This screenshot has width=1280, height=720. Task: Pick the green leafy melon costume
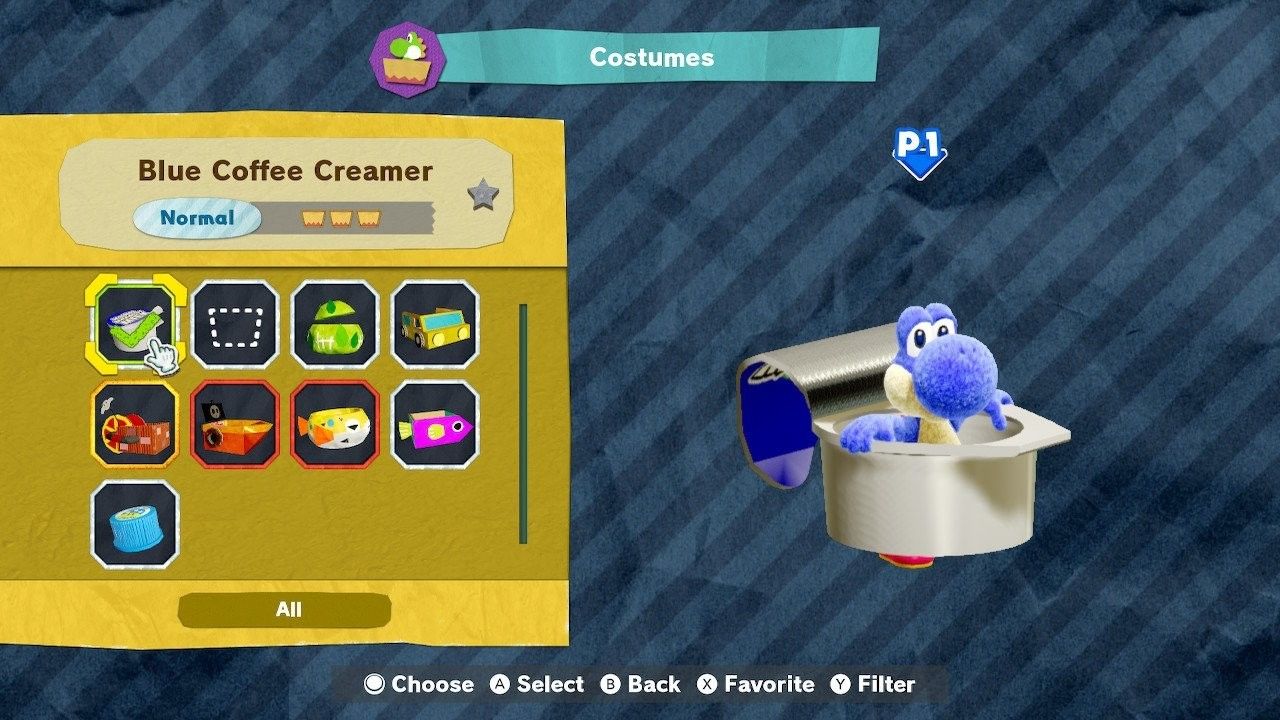pos(335,324)
